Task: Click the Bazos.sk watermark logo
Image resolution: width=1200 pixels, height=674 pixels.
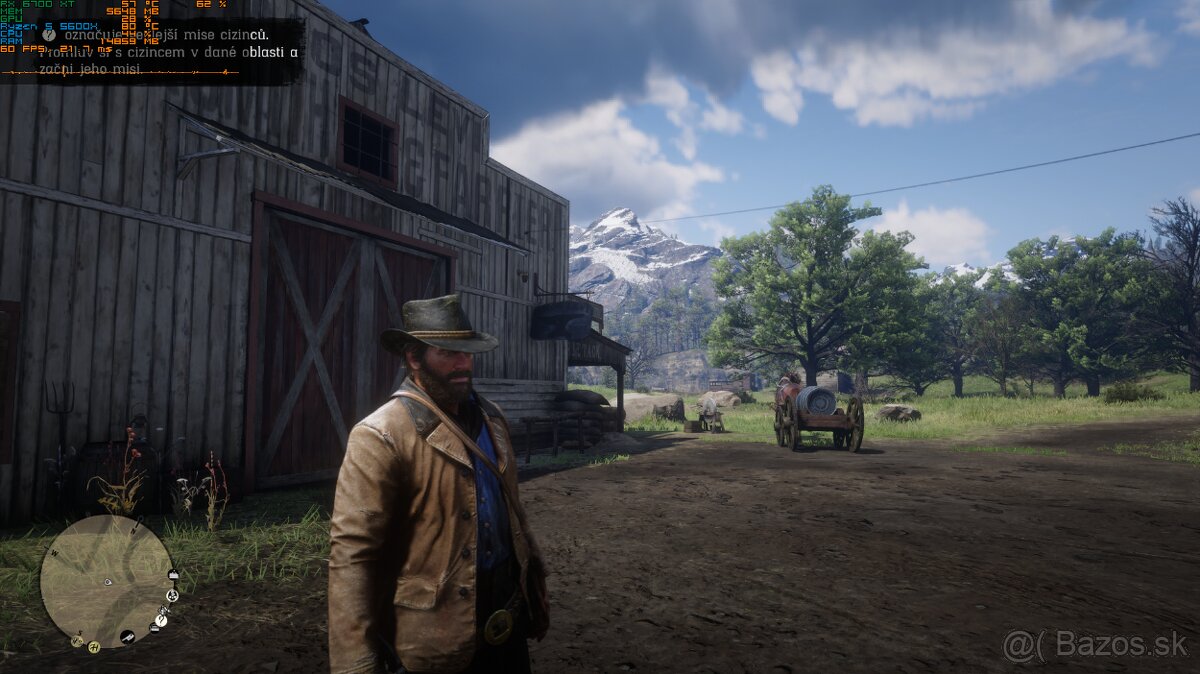Action: pos(1097,646)
